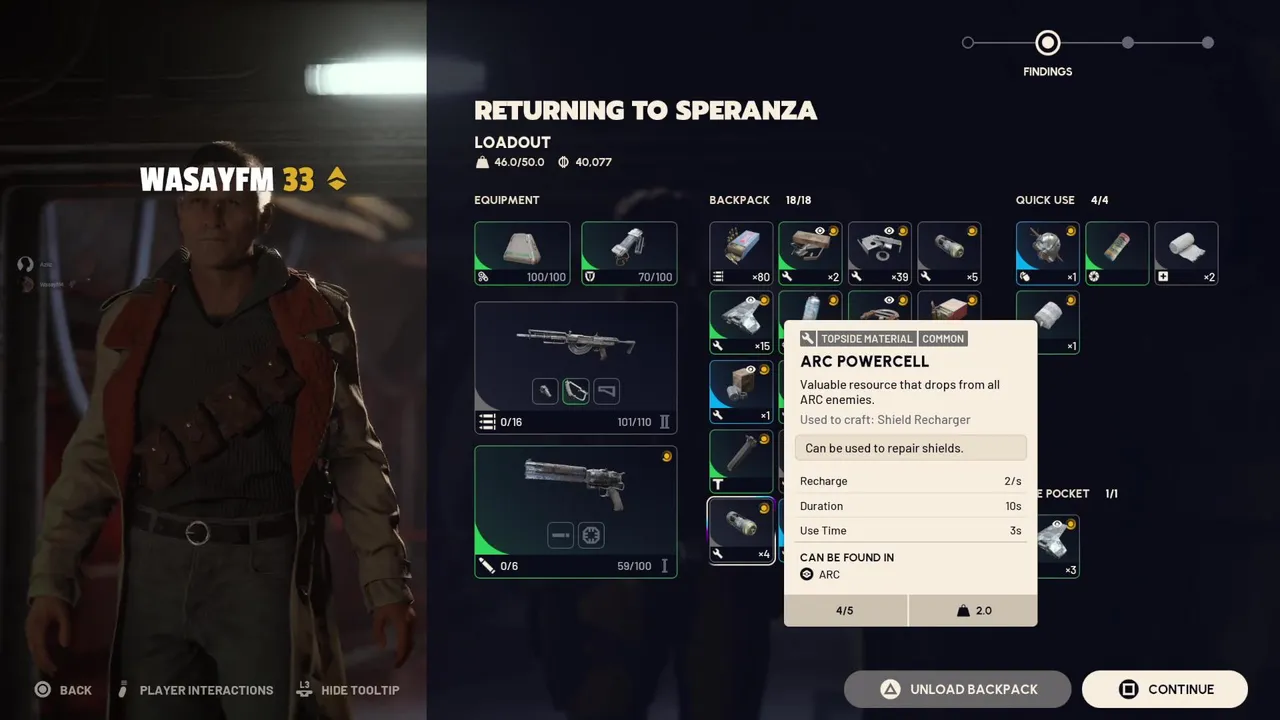Image resolution: width=1280 pixels, height=720 pixels.
Task: Select the safe pocket item with quantity 3
Action: 1058,546
